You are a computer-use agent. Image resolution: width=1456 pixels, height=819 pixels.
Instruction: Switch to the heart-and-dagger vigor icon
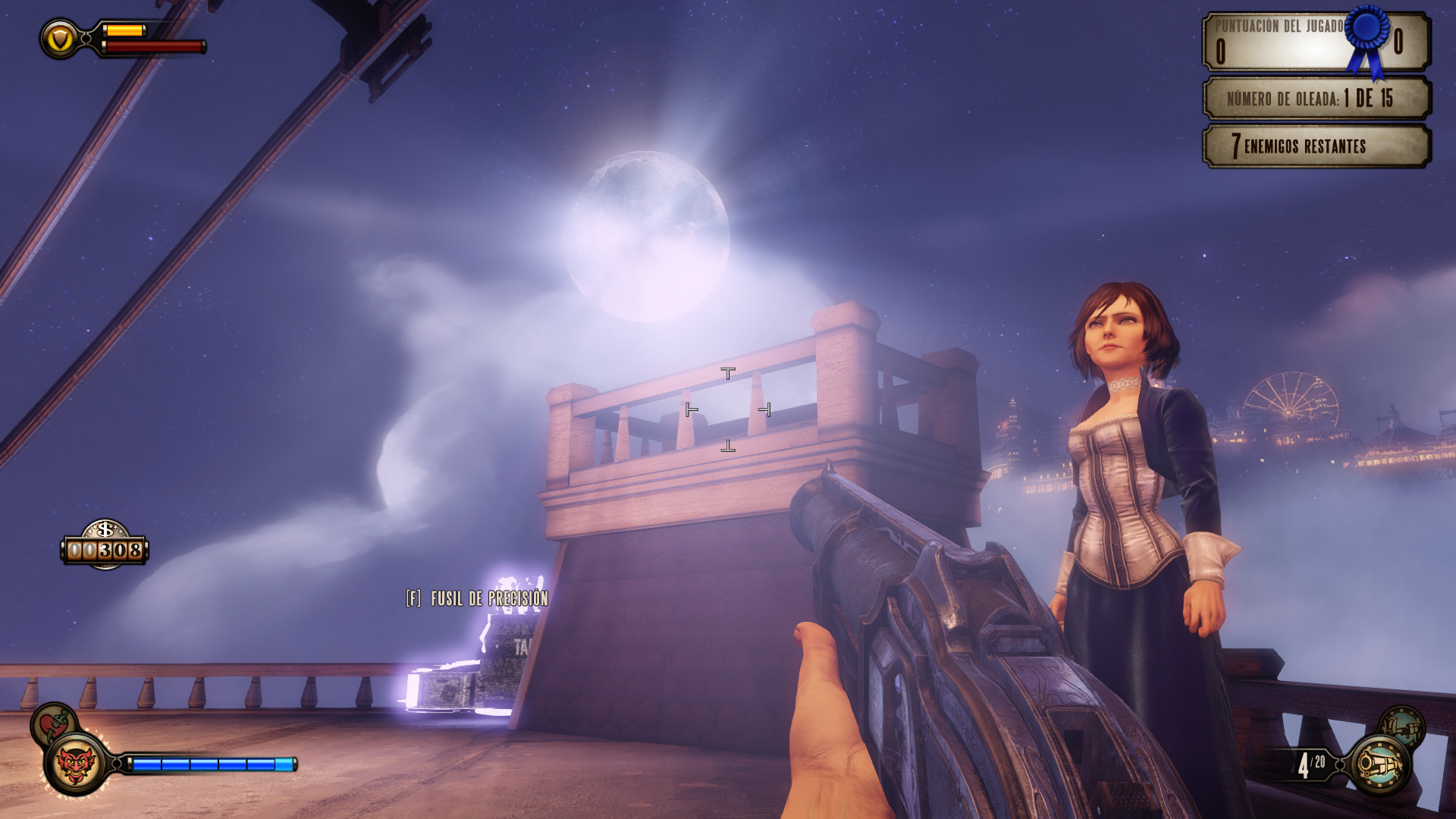(52, 722)
